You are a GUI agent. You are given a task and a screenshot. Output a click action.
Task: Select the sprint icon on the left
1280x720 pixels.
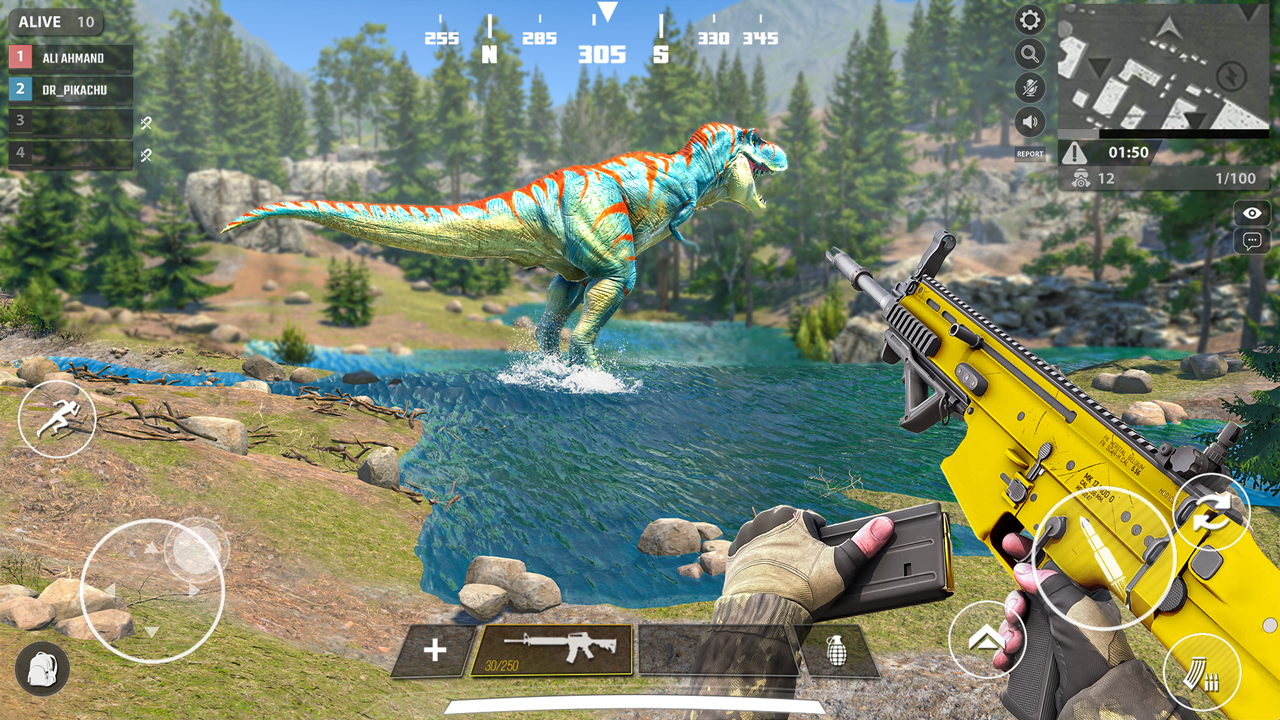(57, 418)
